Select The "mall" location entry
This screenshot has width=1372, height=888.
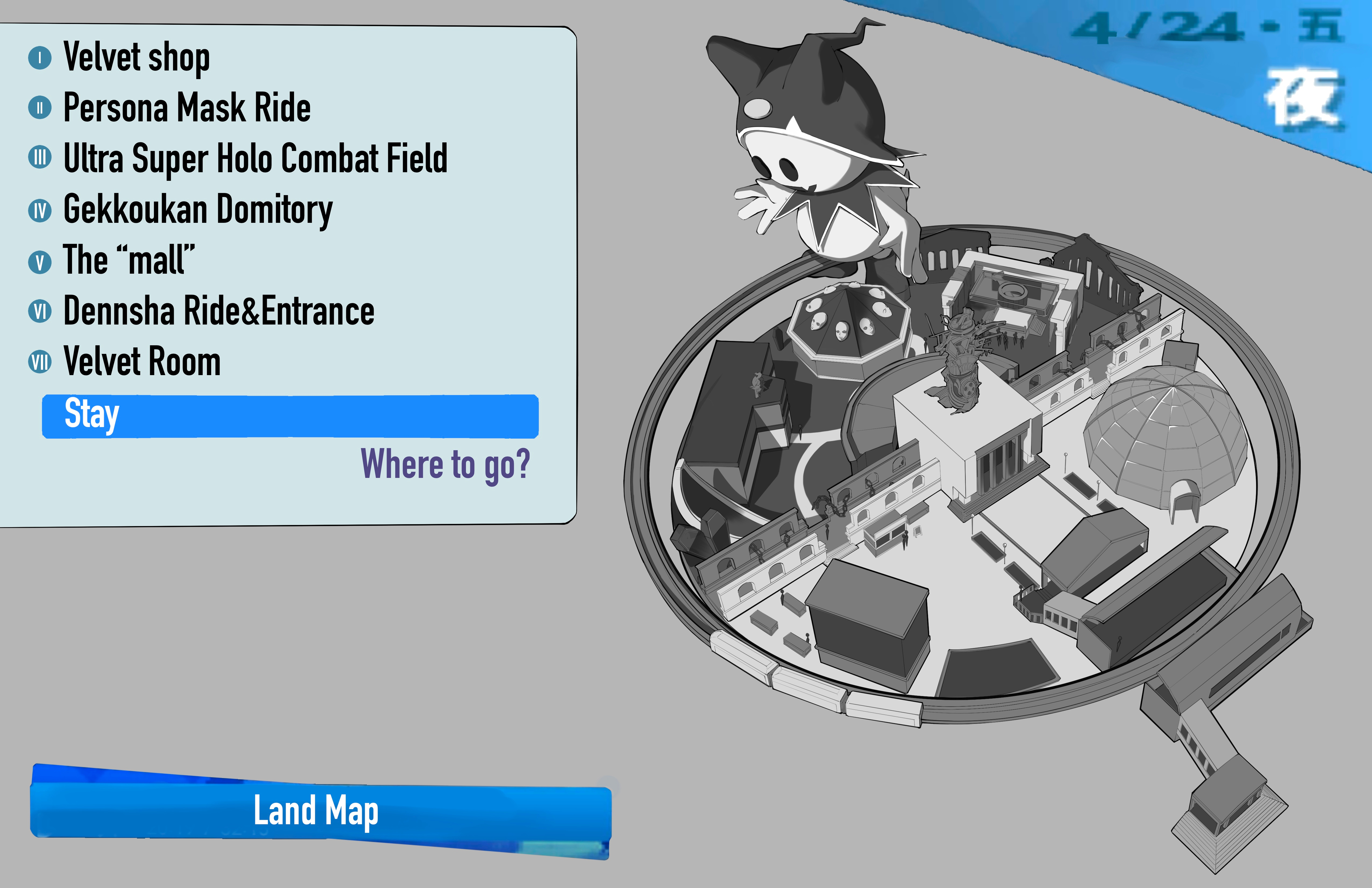[129, 260]
